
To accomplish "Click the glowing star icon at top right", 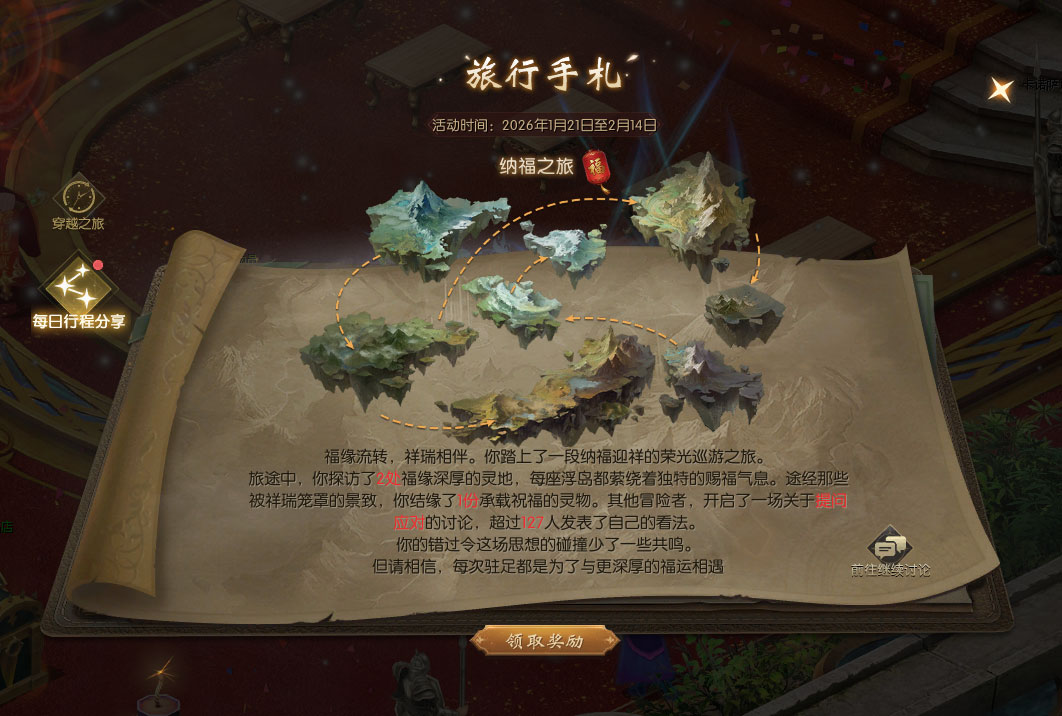I will (x=999, y=90).
